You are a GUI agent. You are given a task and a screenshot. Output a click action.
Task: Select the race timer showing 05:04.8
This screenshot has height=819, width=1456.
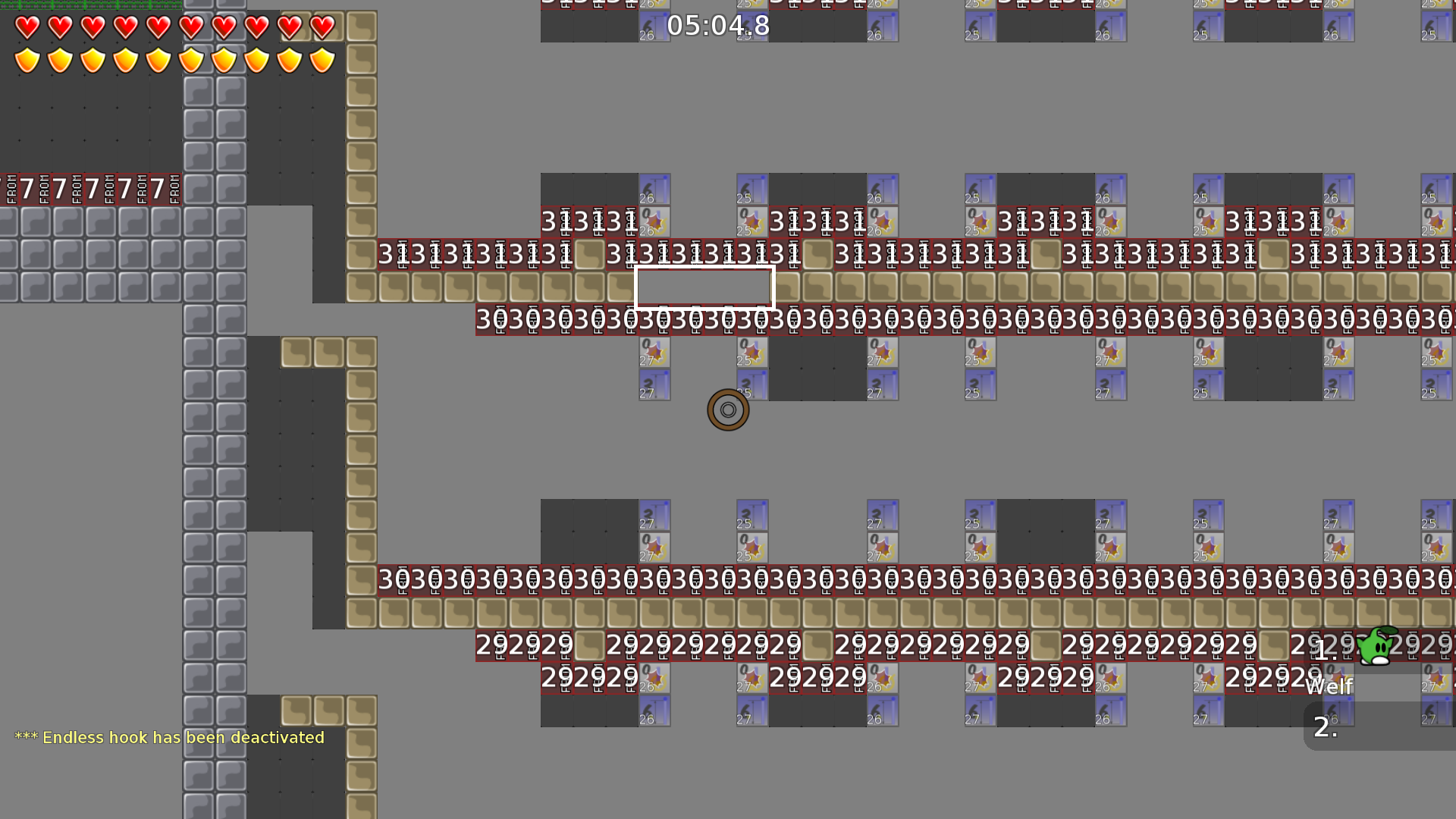point(717,25)
